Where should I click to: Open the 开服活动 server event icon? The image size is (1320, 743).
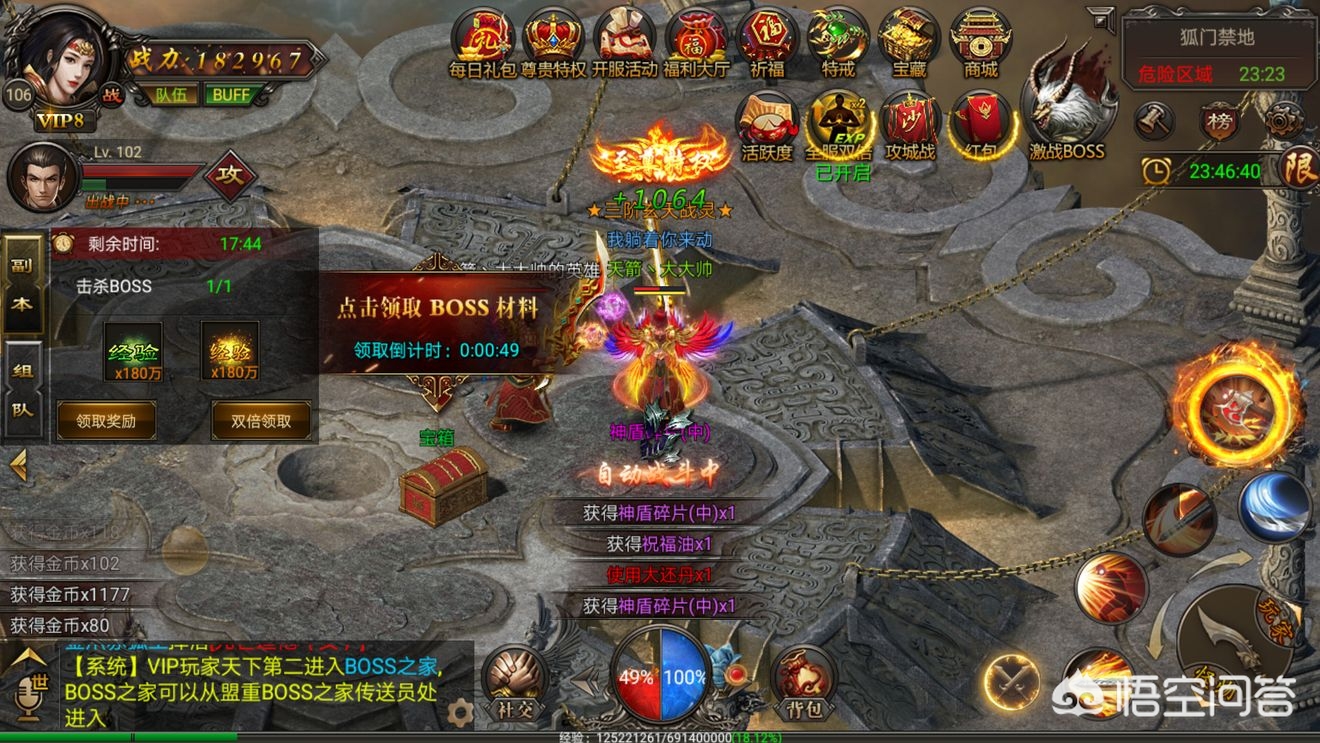tap(624, 40)
